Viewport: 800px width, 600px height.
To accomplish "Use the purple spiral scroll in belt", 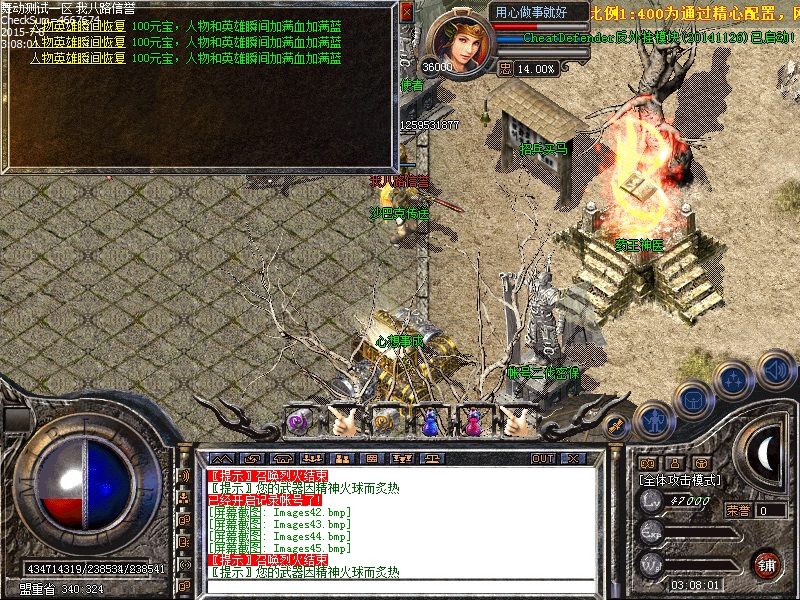I will click(x=298, y=422).
